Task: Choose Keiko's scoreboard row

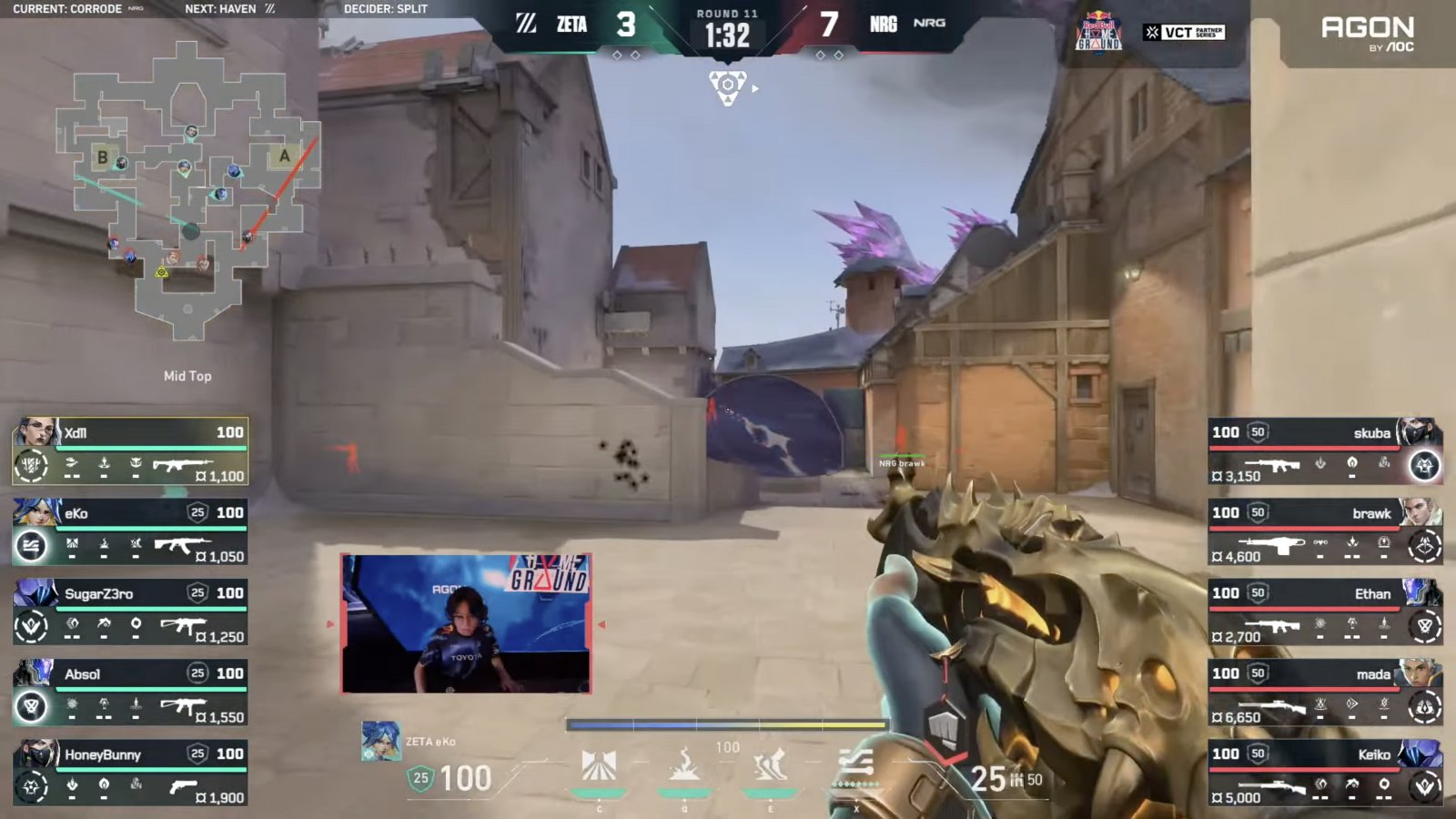Action: pyautogui.click(x=1325, y=773)
